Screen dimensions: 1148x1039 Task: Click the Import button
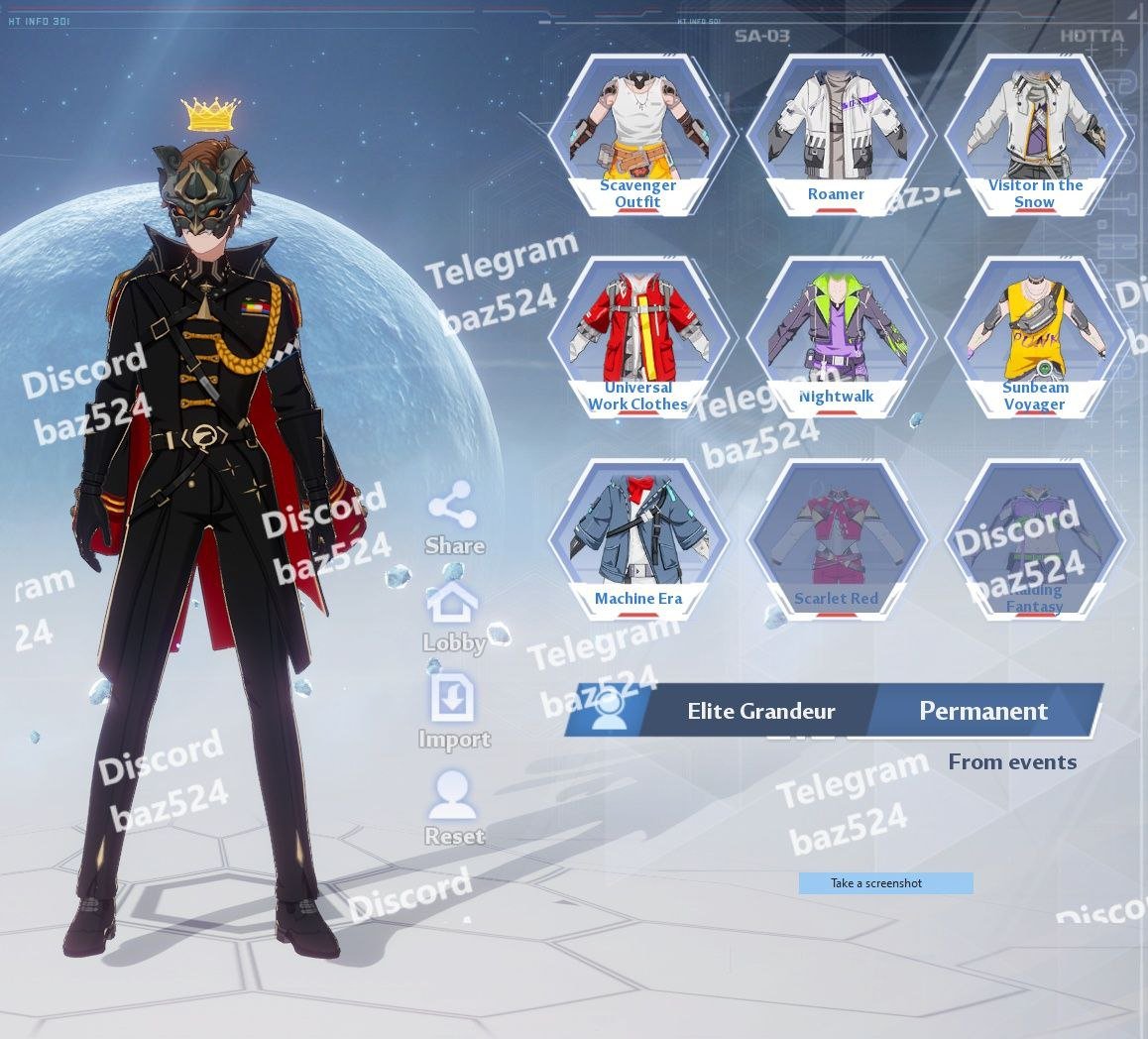point(454,712)
